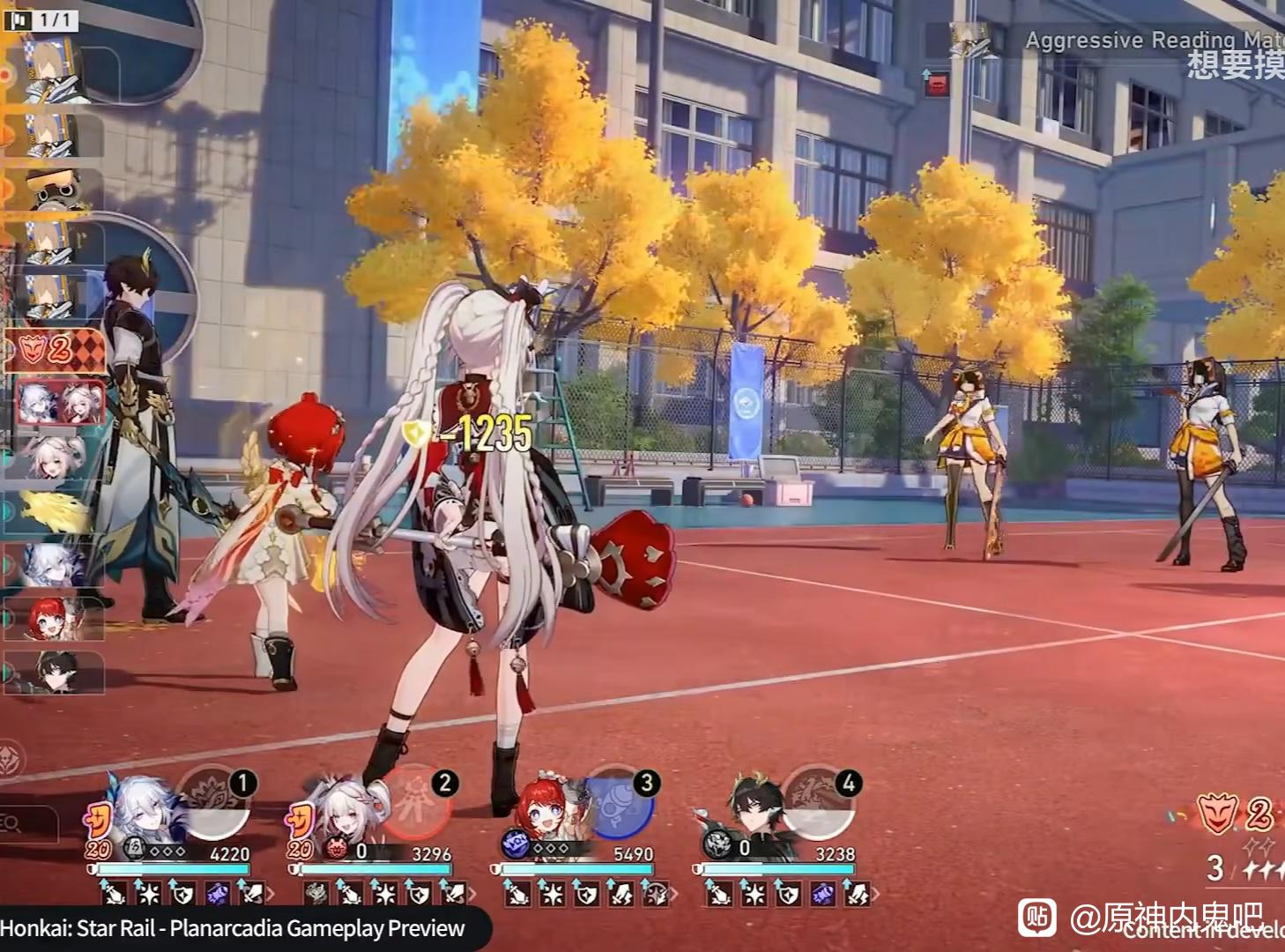Click the goggled creature in the turn order
The image size is (1285, 952).
tap(55, 190)
